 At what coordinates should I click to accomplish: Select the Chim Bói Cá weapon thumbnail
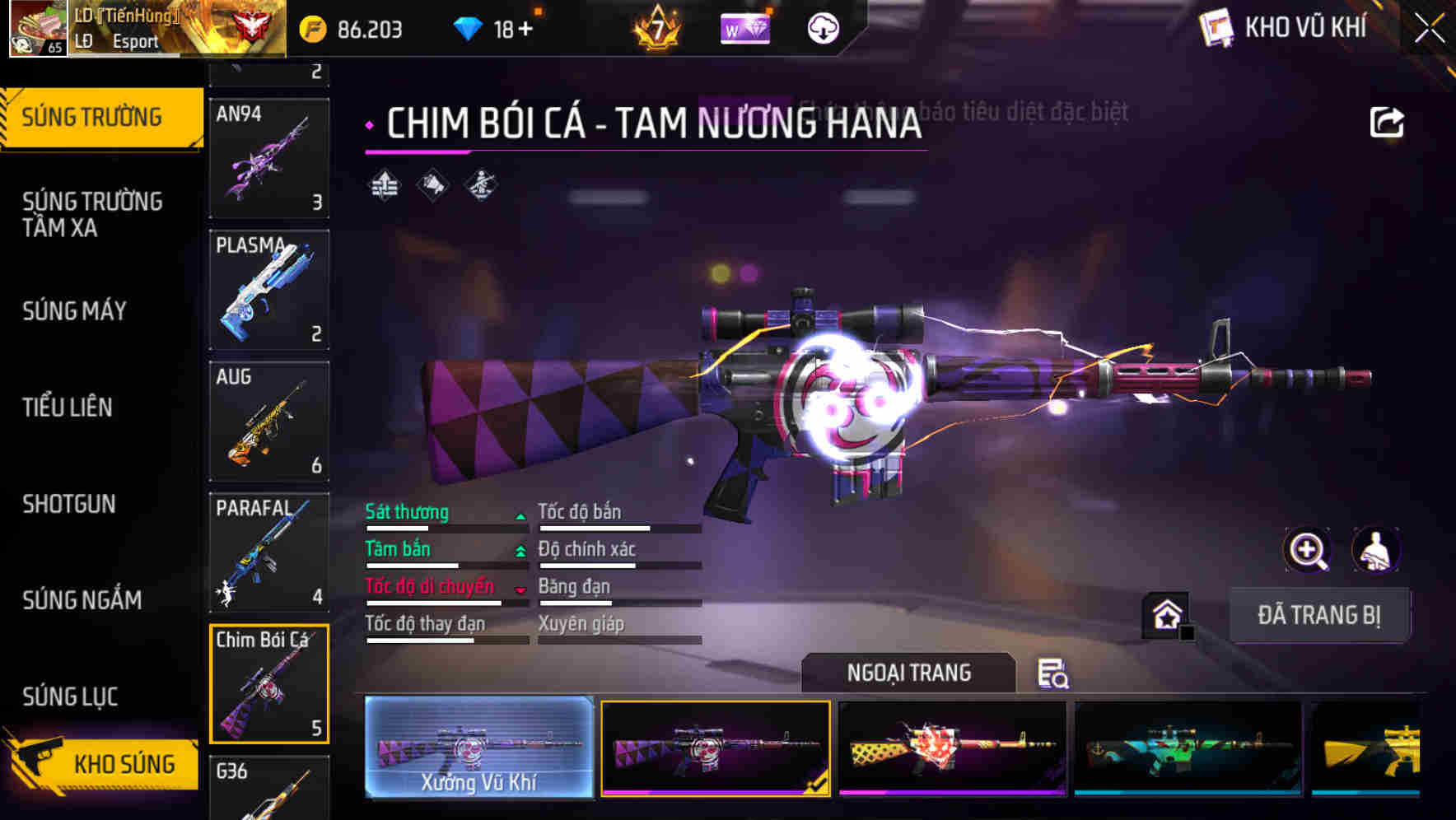point(268,685)
